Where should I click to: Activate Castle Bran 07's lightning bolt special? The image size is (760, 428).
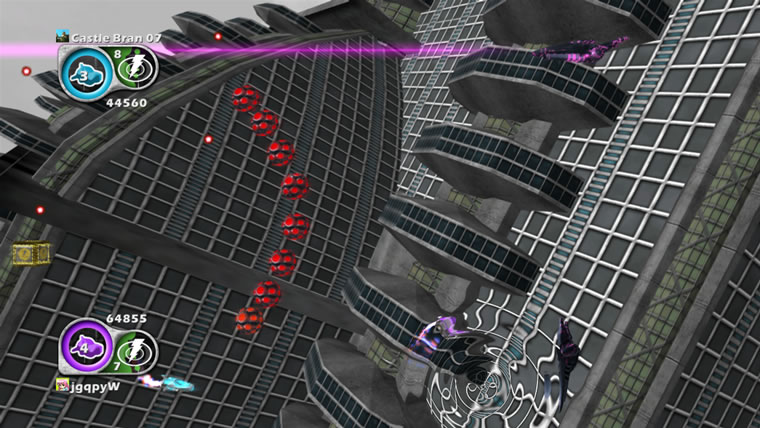131,71
